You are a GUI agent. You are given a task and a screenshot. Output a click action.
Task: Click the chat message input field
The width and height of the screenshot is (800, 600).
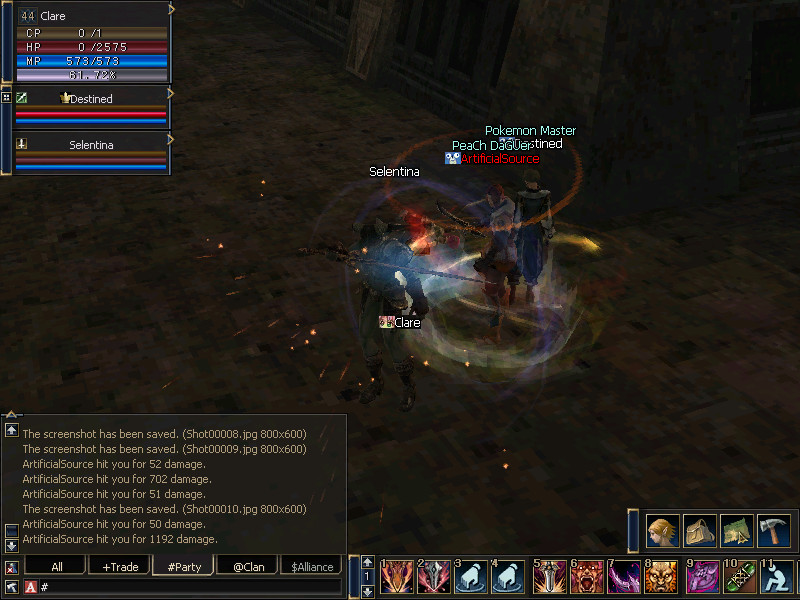(190, 587)
